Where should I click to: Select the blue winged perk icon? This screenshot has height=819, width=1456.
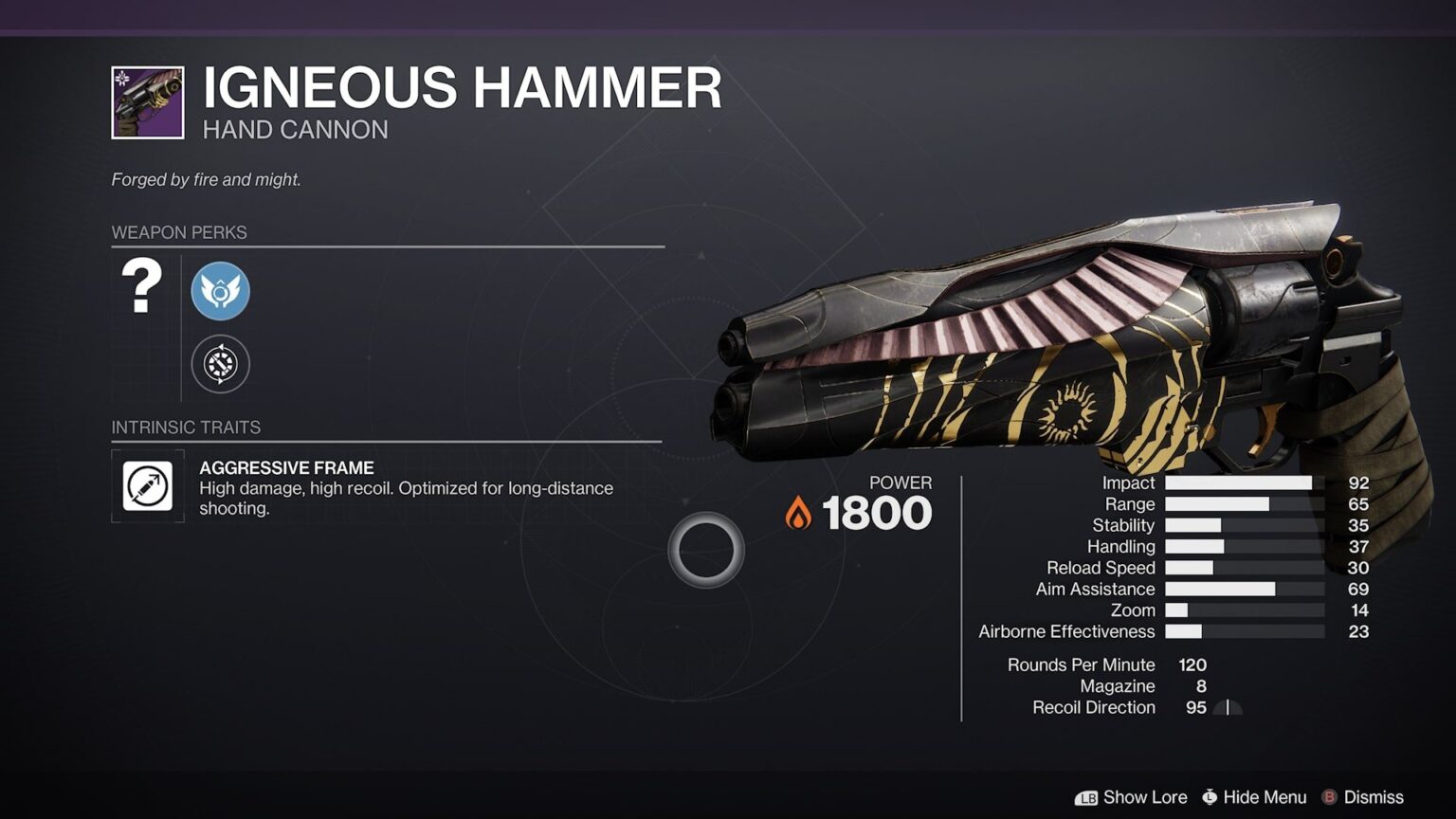(221, 291)
